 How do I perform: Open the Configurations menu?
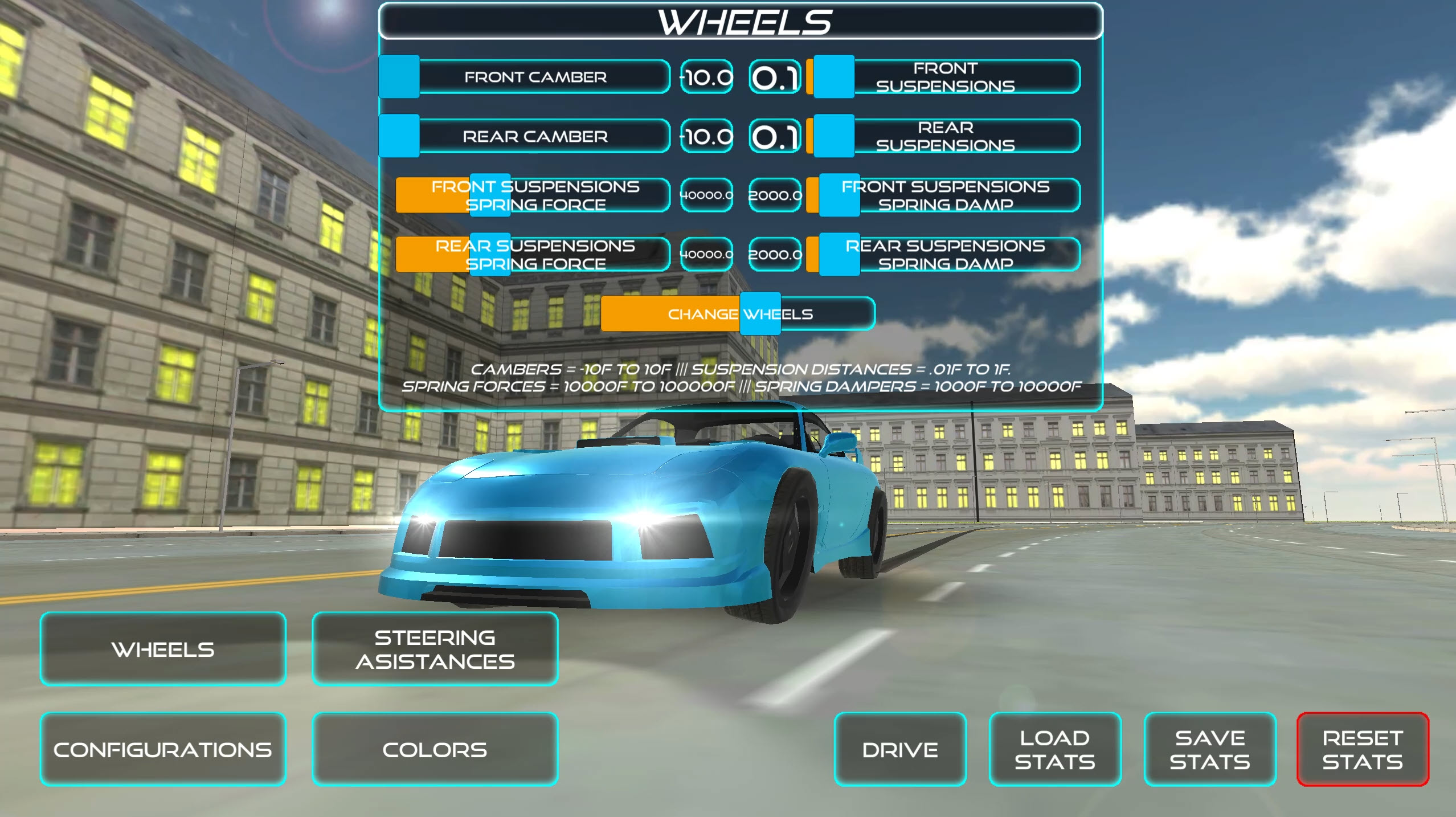point(163,749)
